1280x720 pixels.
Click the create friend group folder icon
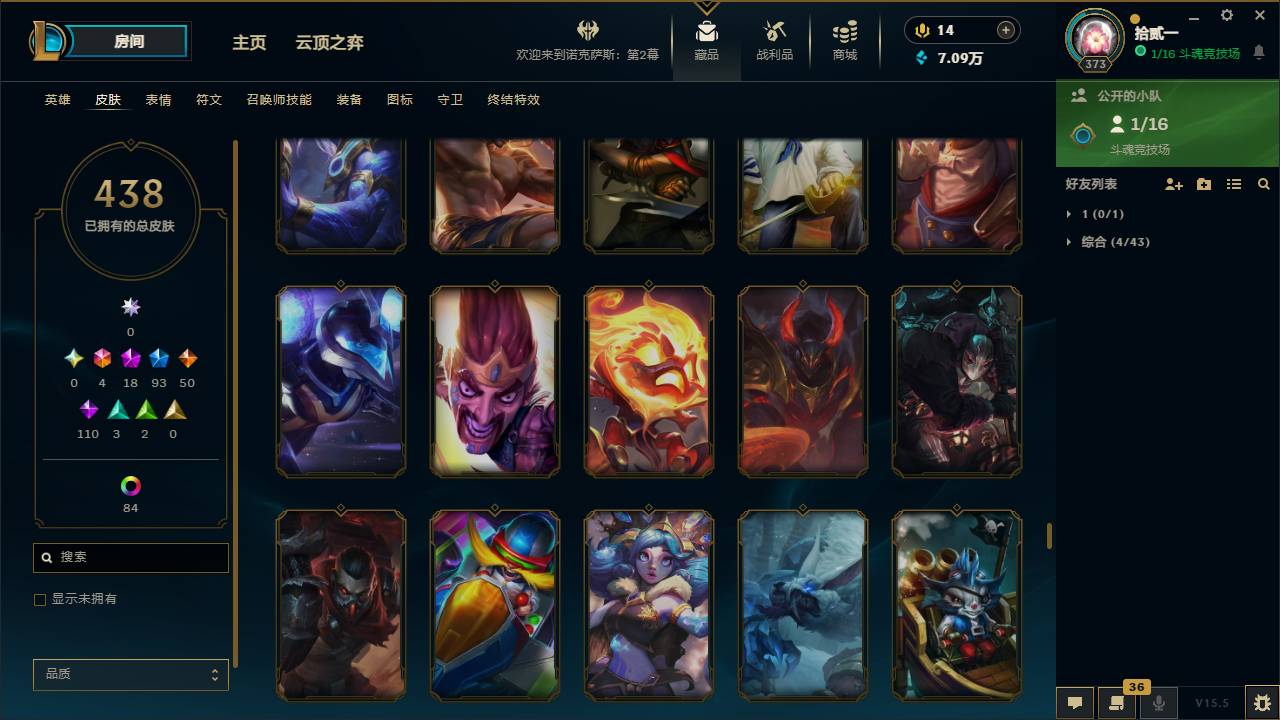[x=1204, y=184]
